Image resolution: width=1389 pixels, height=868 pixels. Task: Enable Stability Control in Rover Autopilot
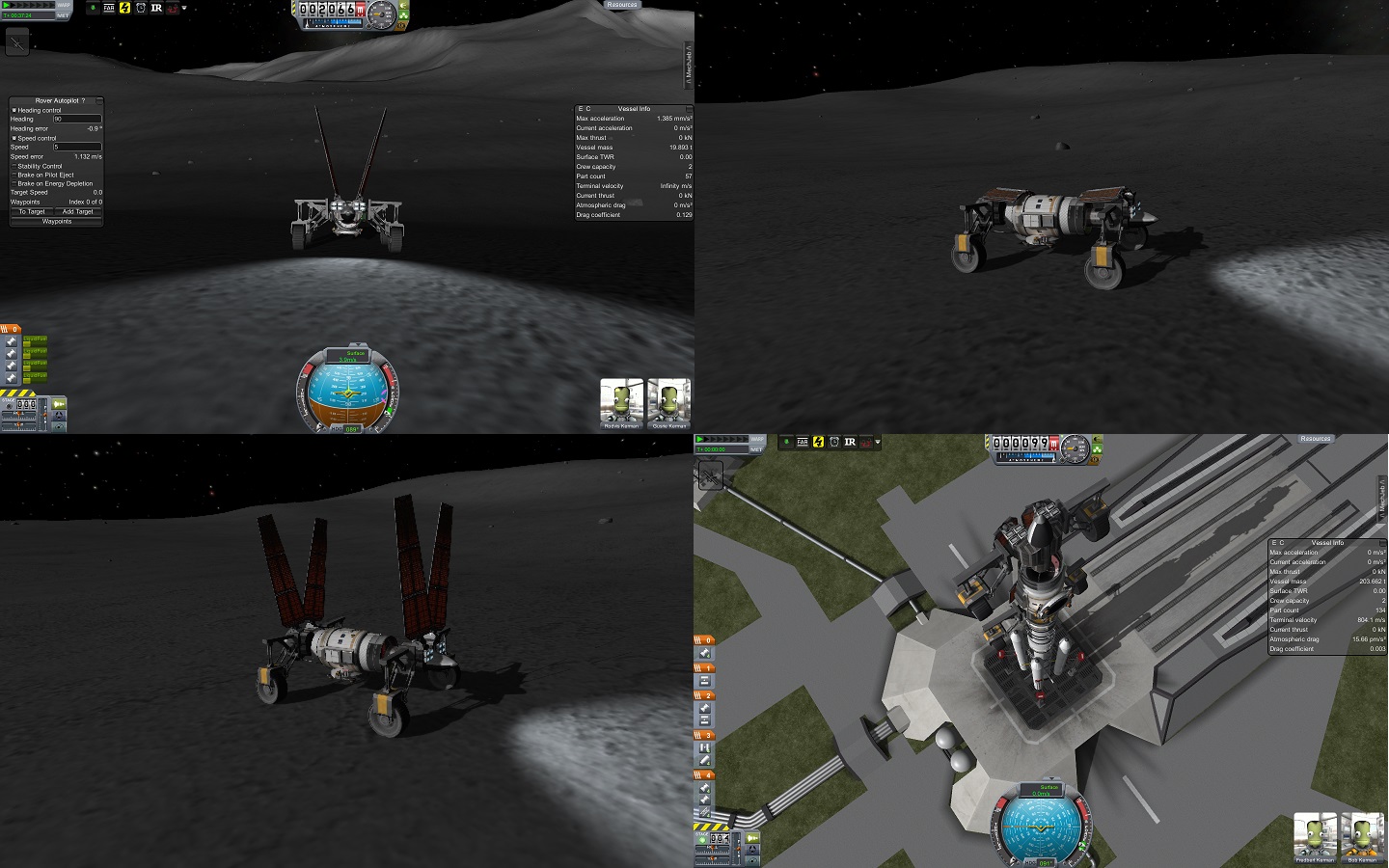point(14,167)
